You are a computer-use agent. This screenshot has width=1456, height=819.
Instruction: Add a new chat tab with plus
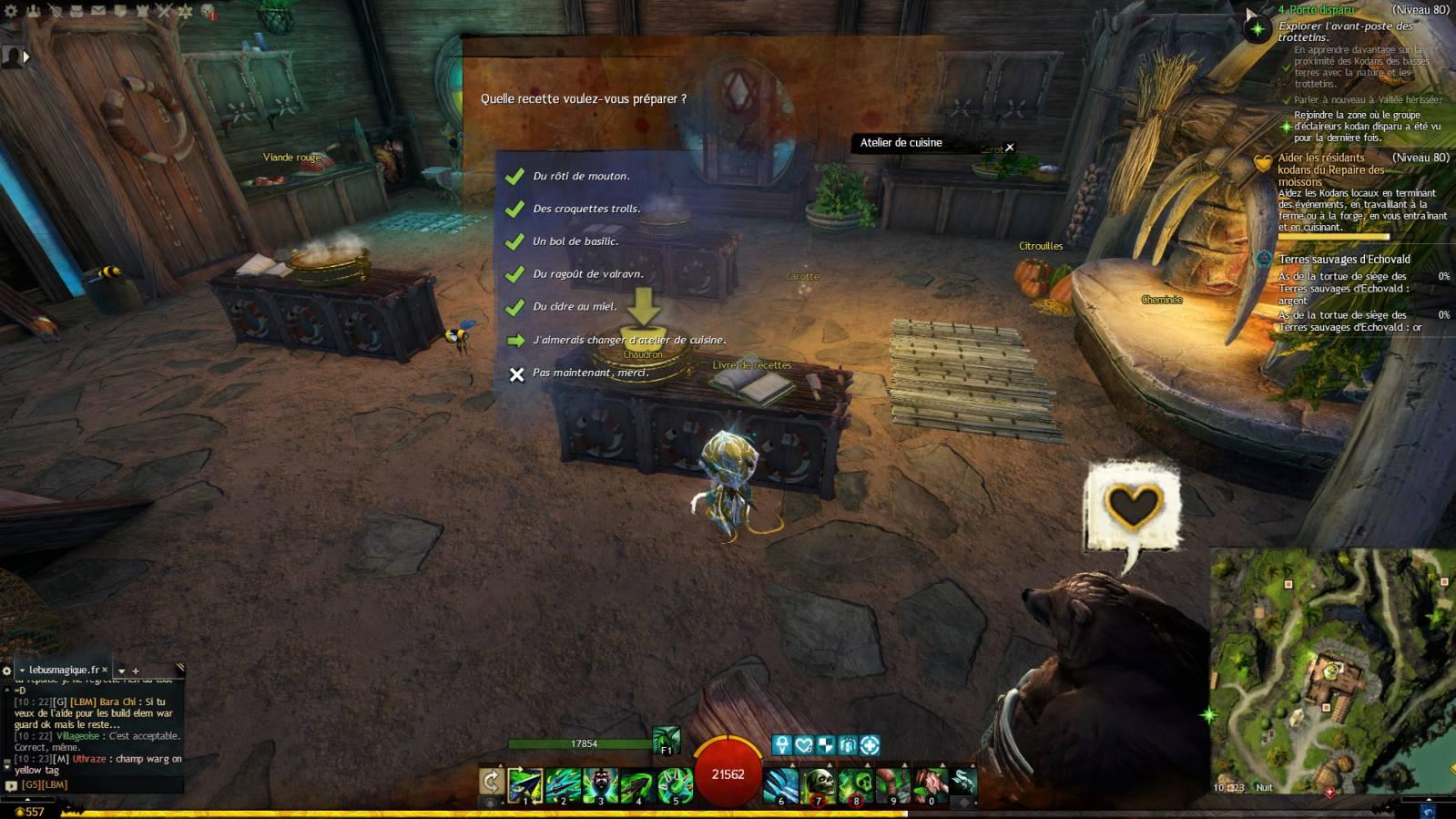click(136, 671)
